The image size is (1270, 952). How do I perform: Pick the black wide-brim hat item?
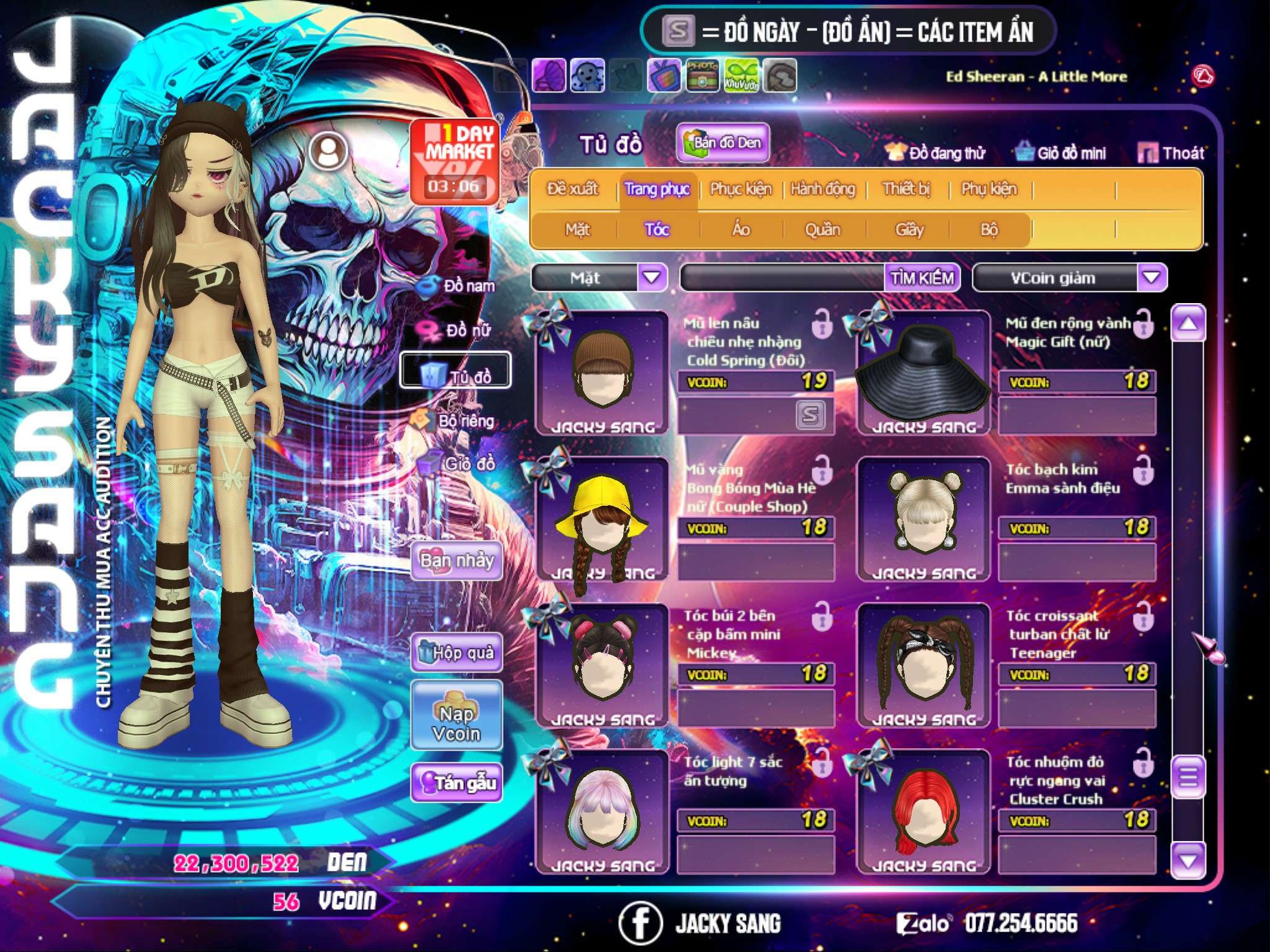tap(923, 373)
